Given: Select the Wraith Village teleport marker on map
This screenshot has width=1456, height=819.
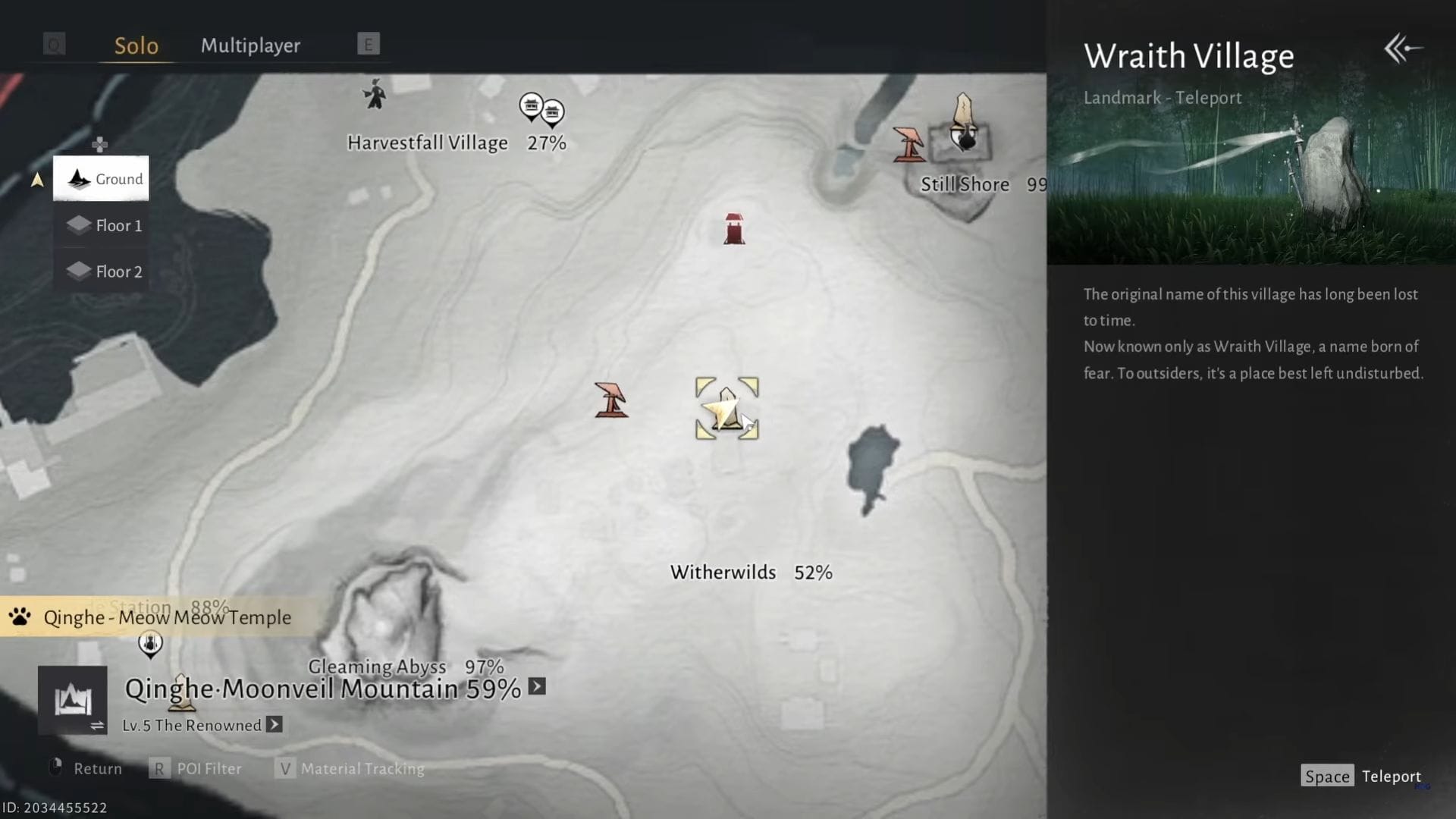Looking at the screenshot, I should [x=726, y=409].
